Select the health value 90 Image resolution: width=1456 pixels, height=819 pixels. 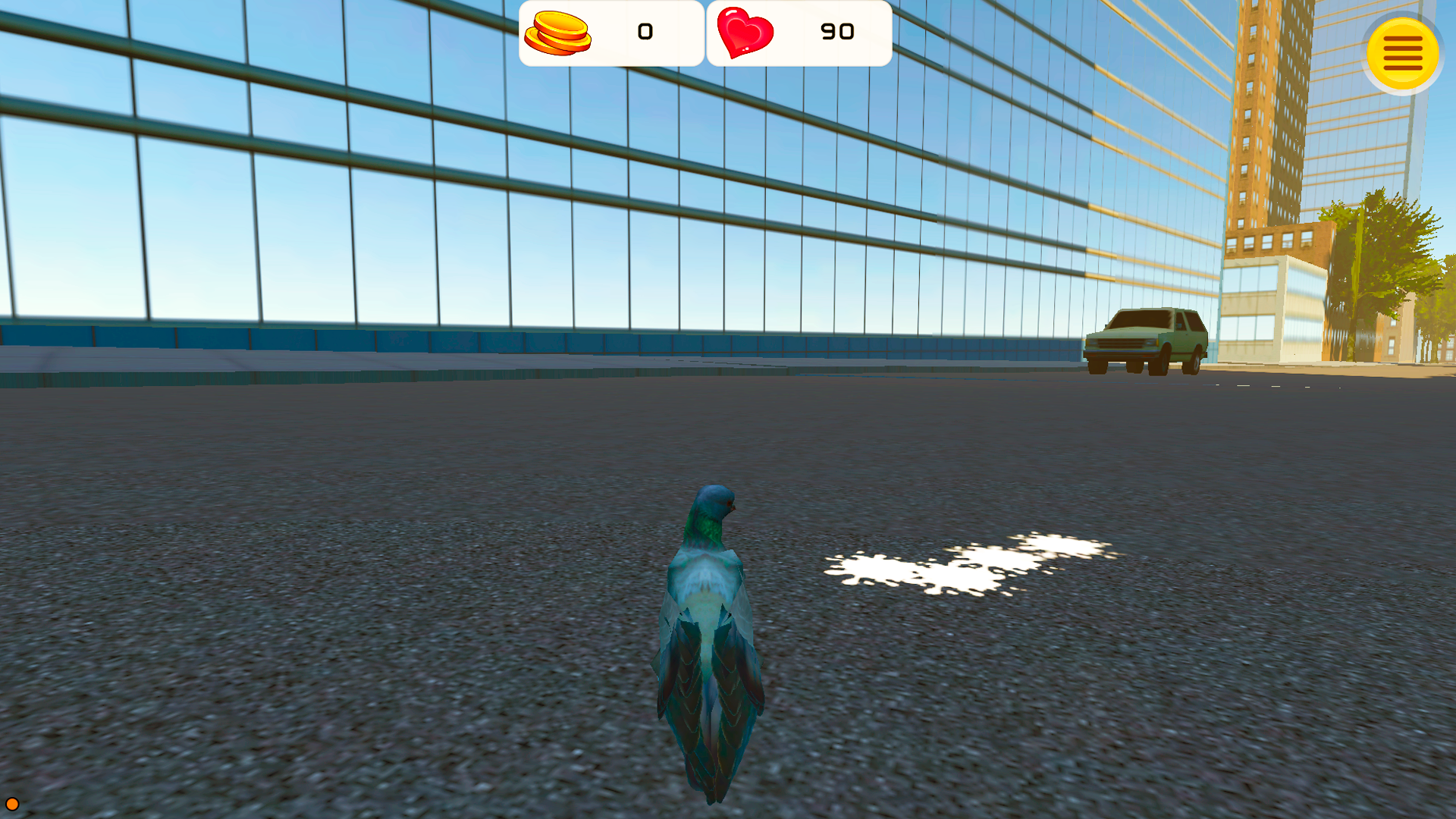(836, 33)
